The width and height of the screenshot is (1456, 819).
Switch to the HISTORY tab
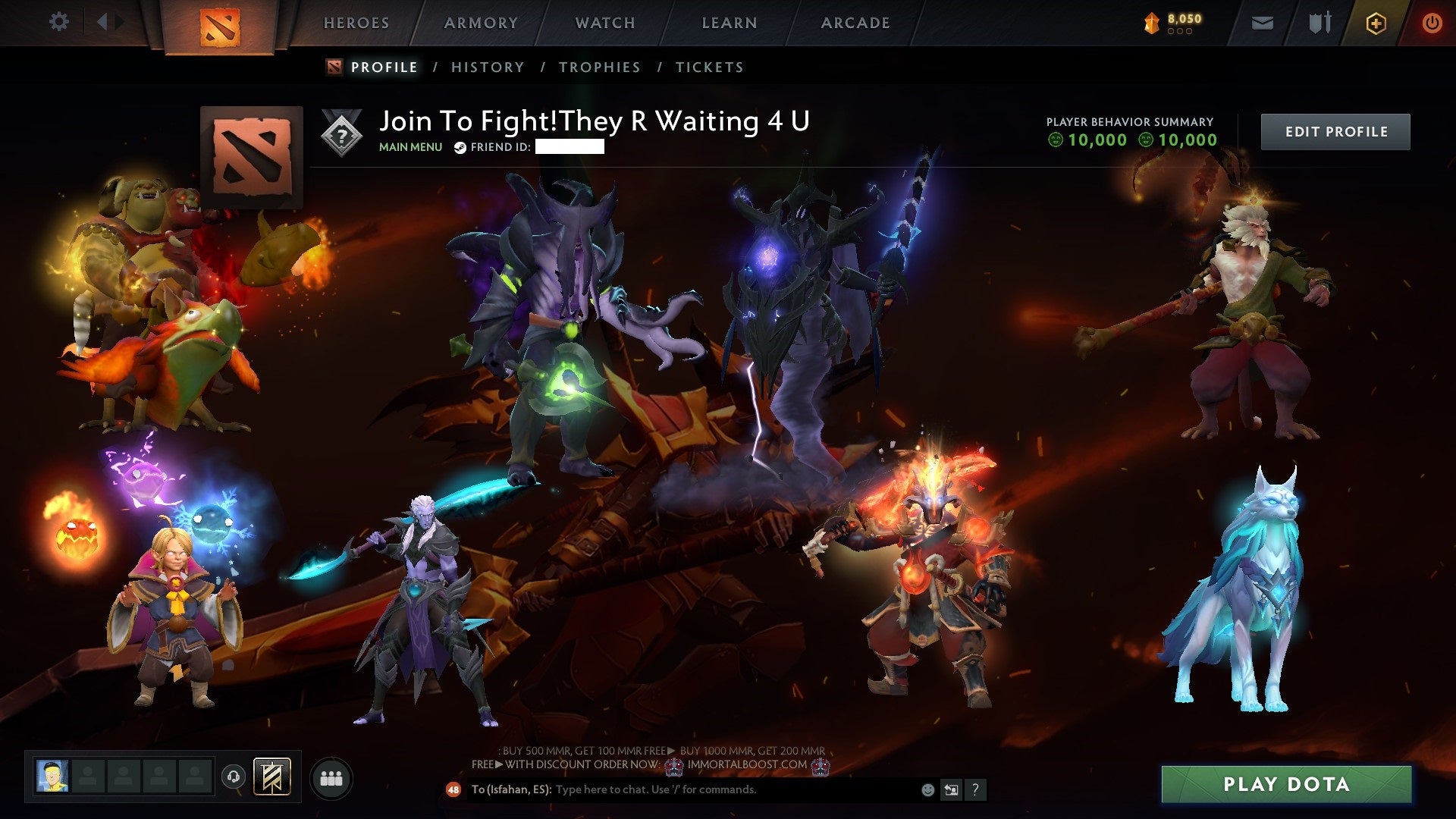click(x=487, y=67)
